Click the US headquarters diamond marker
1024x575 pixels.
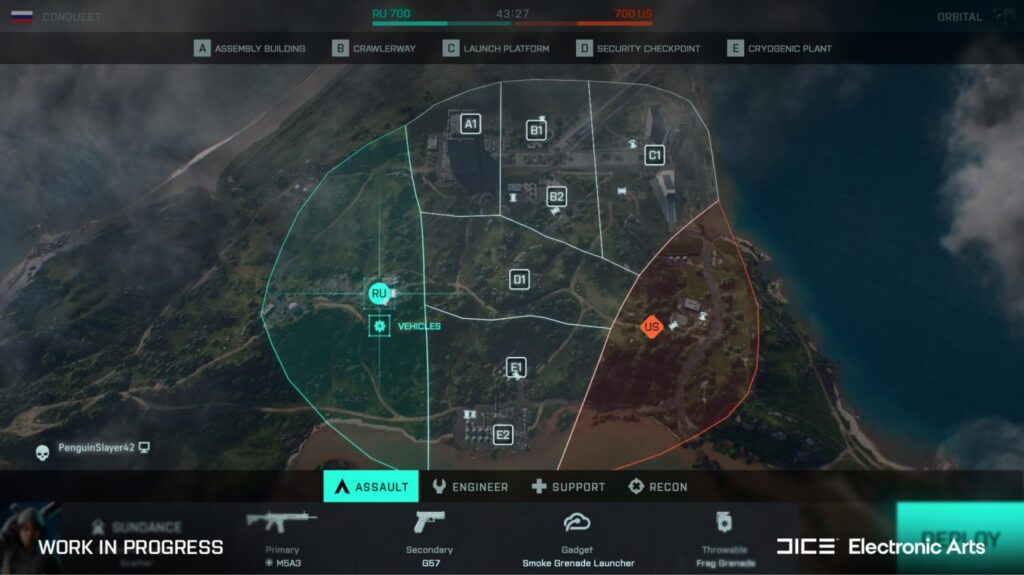coord(652,327)
